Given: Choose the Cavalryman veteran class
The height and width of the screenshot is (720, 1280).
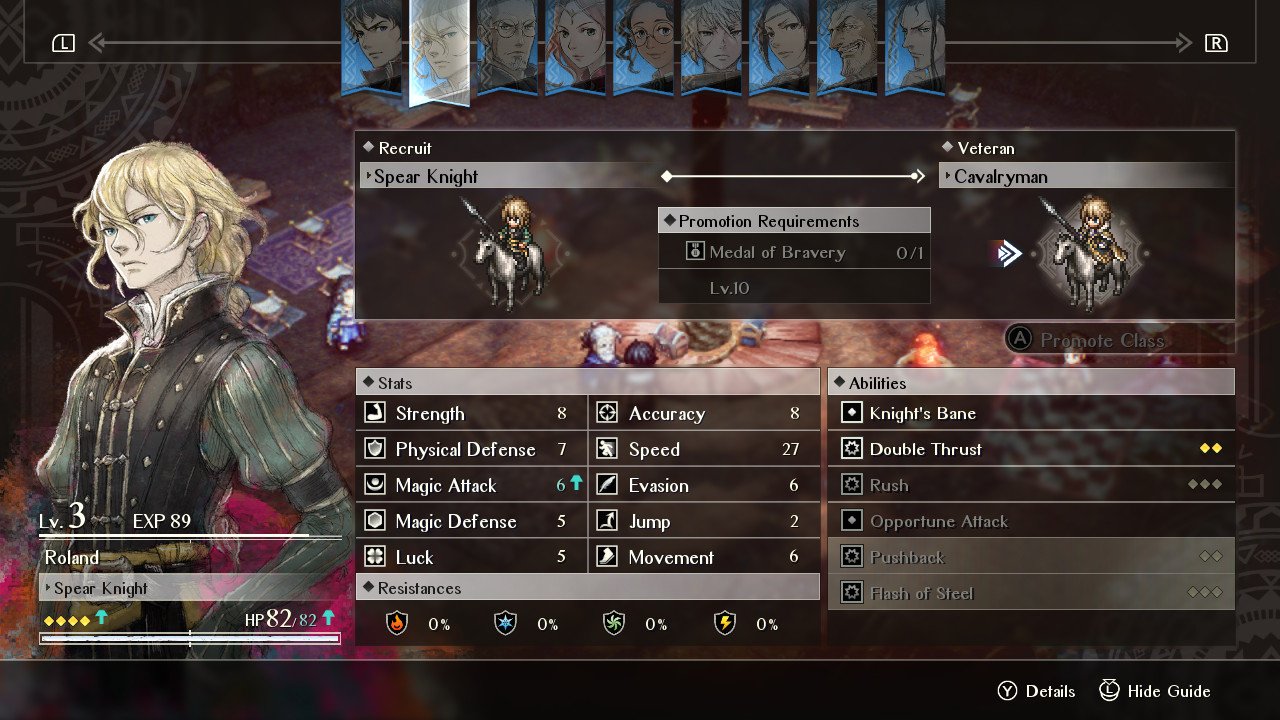Looking at the screenshot, I should [1085, 177].
